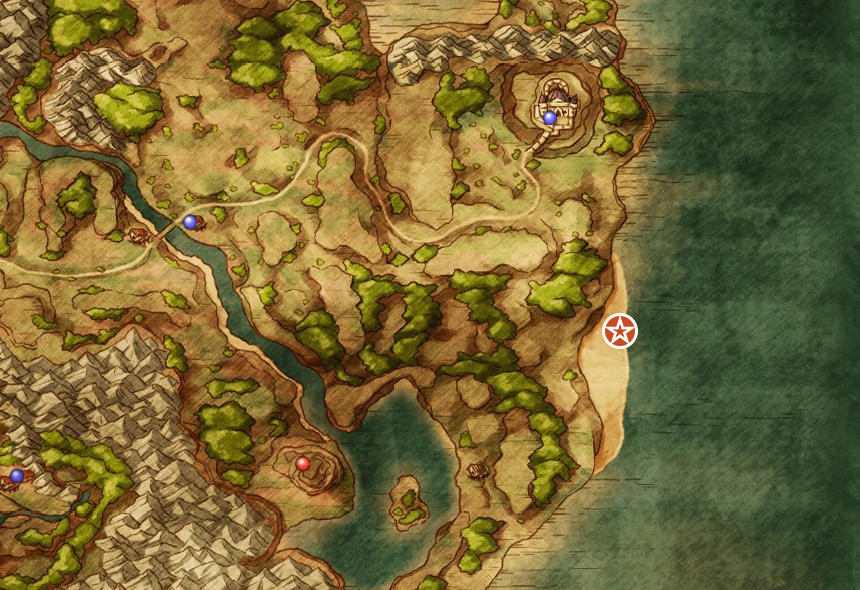The height and width of the screenshot is (590, 860).
Task: Select the red-and-white star marker on the beach
Action: pos(620,331)
